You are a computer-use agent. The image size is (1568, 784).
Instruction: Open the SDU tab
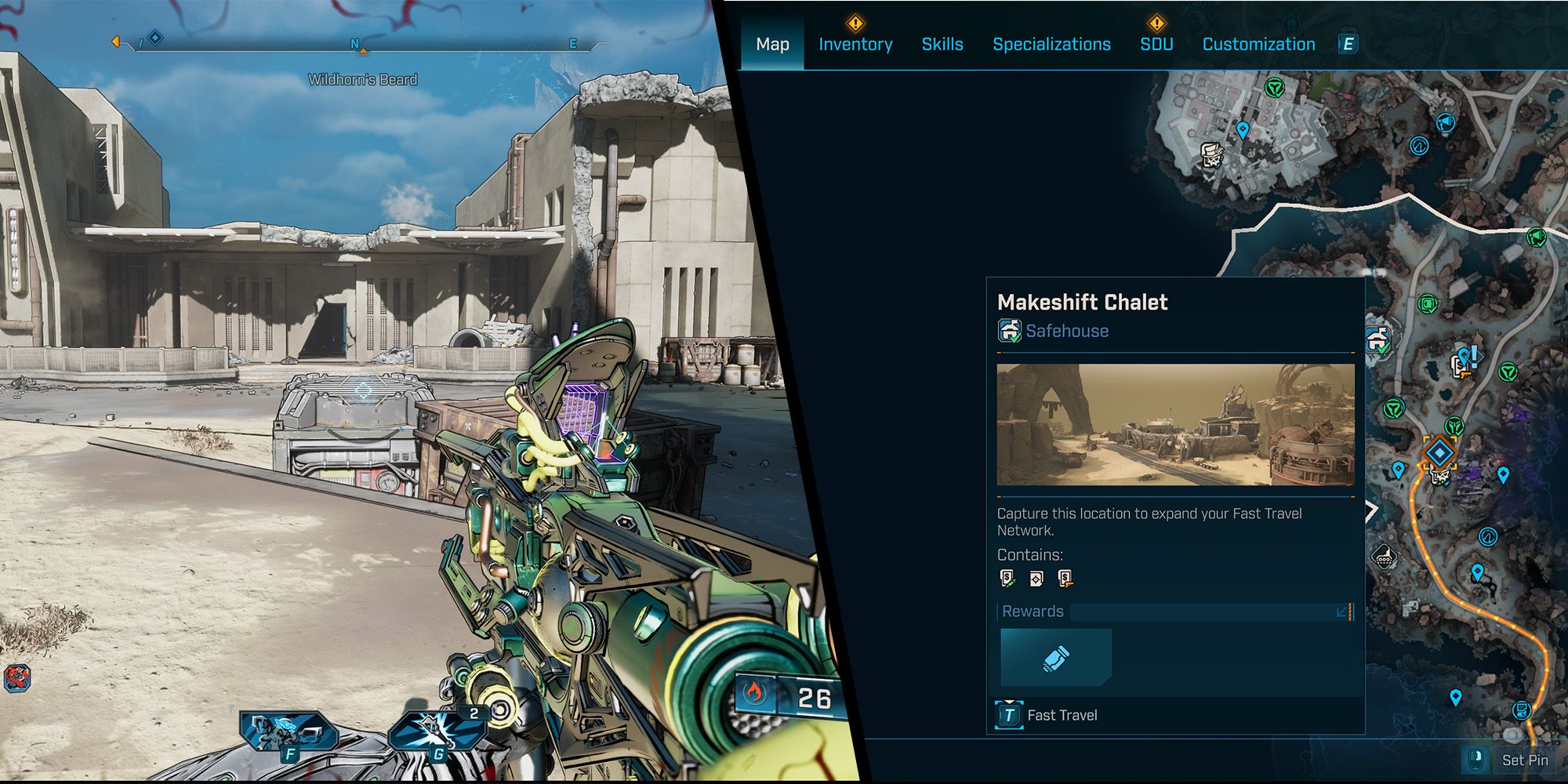[x=1156, y=45]
